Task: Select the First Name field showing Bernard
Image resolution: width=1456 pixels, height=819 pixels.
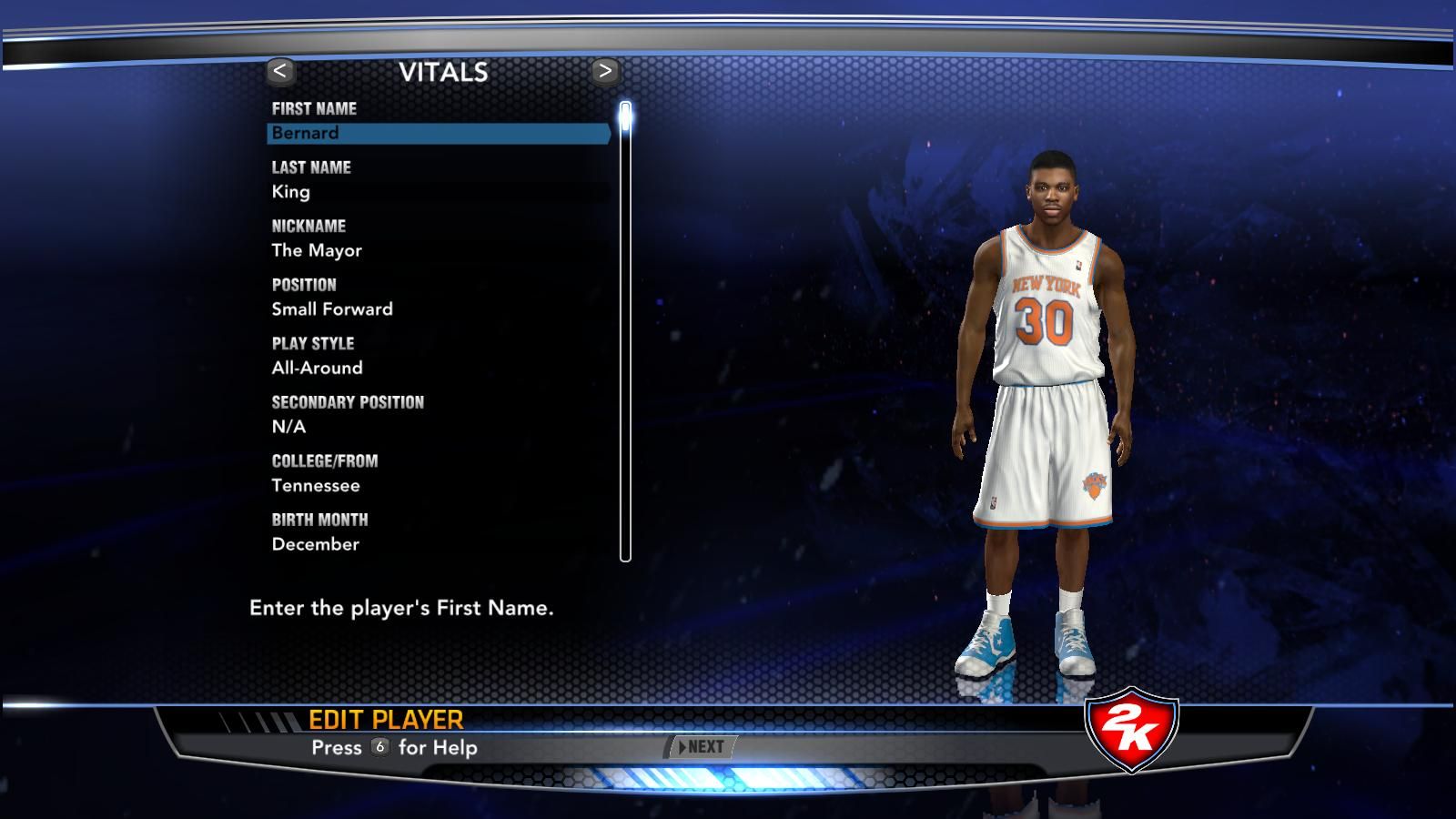Action: [x=437, y=134]
